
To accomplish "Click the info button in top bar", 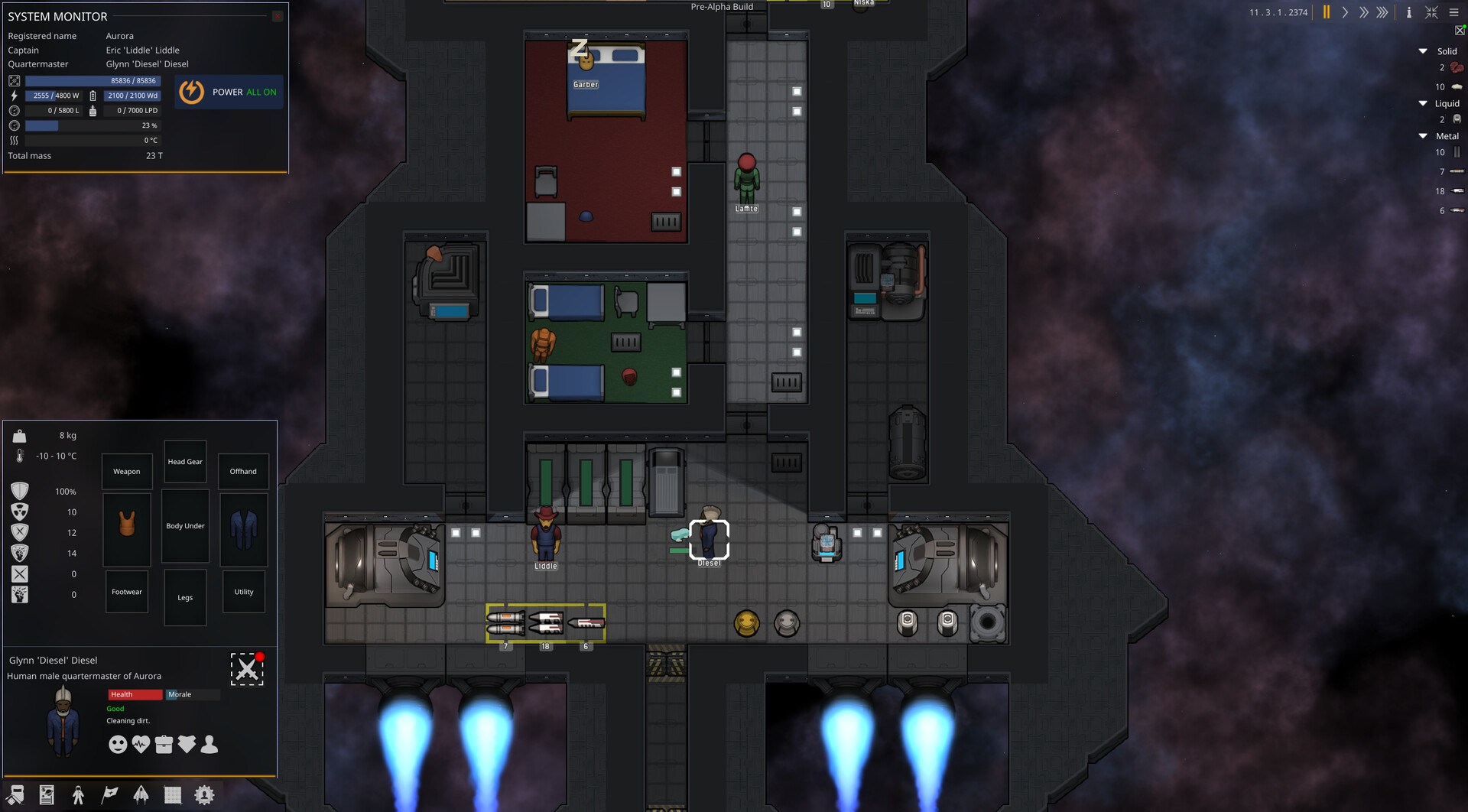I will click(x=1409, y=12).
